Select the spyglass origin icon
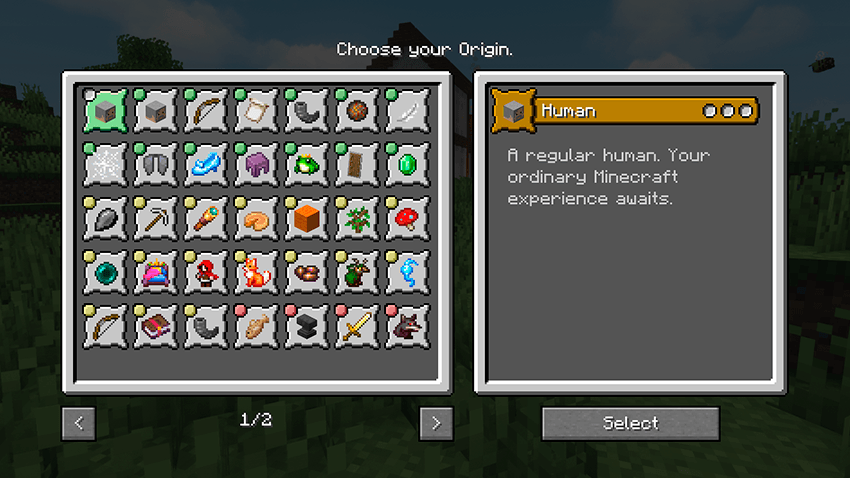 point(207,218)
